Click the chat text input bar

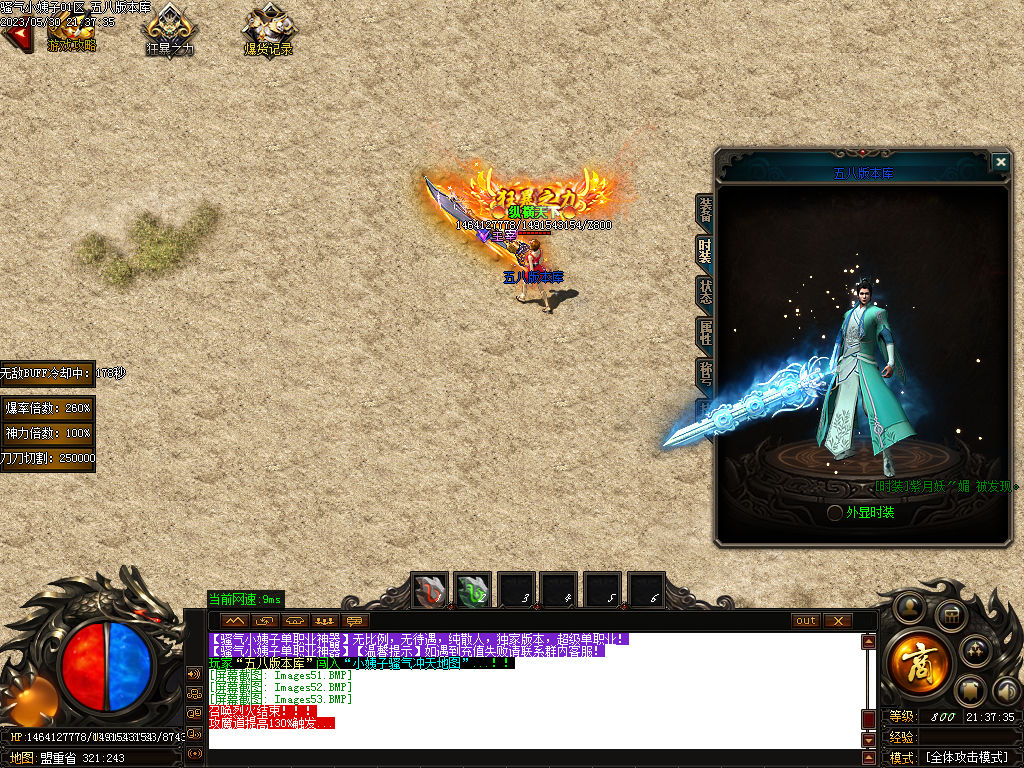(x=530, y=756)
